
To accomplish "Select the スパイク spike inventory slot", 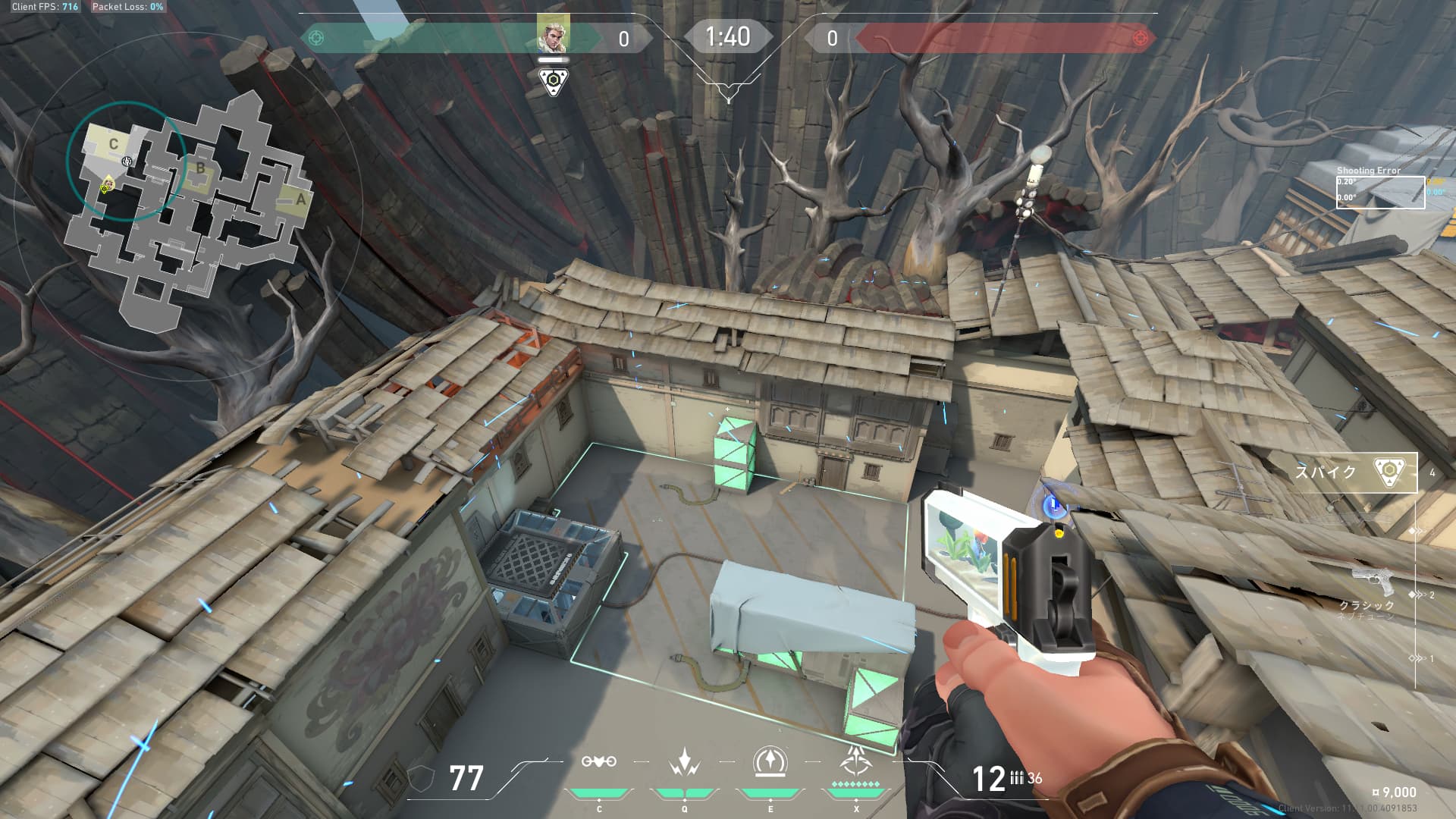I will coord(1354,472).
